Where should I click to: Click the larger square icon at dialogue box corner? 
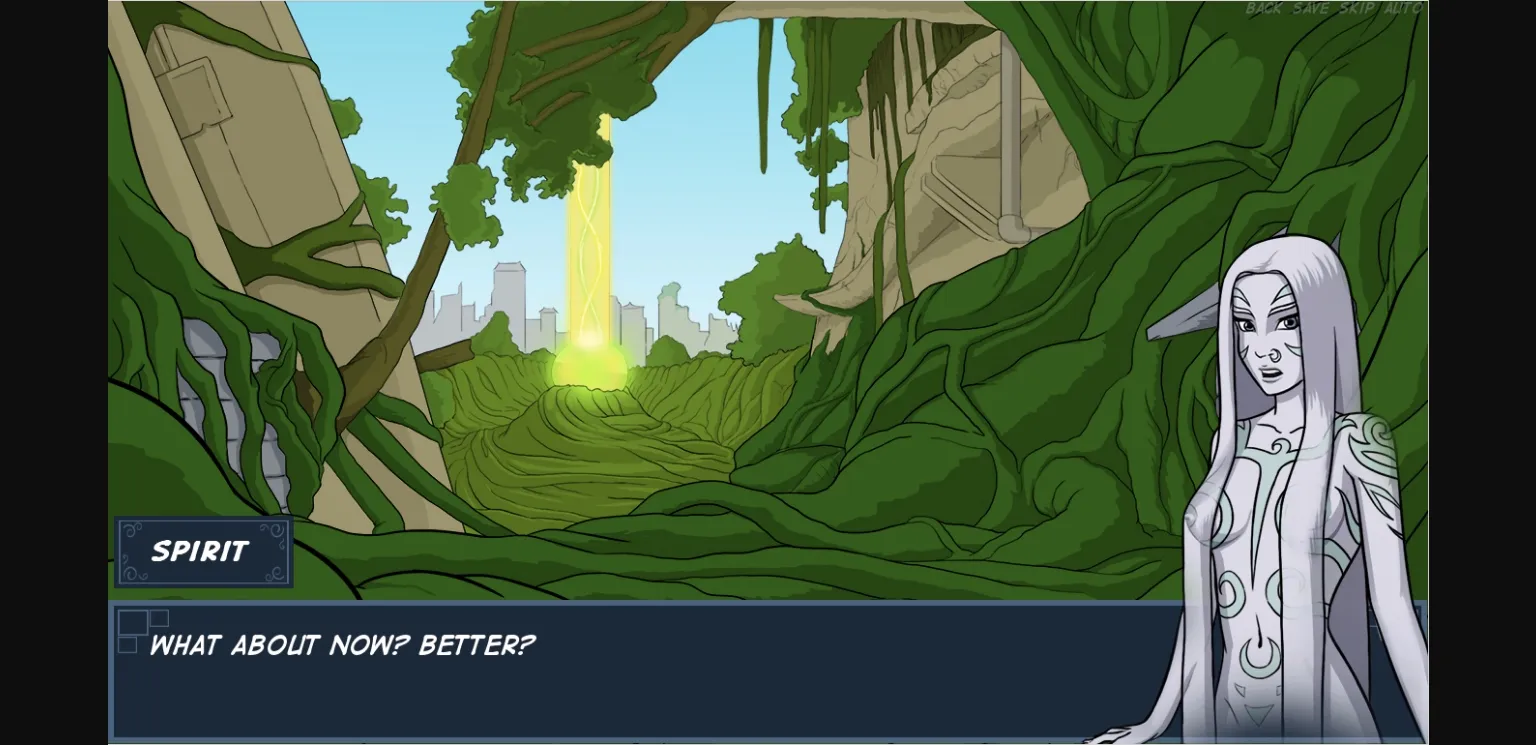133,622
